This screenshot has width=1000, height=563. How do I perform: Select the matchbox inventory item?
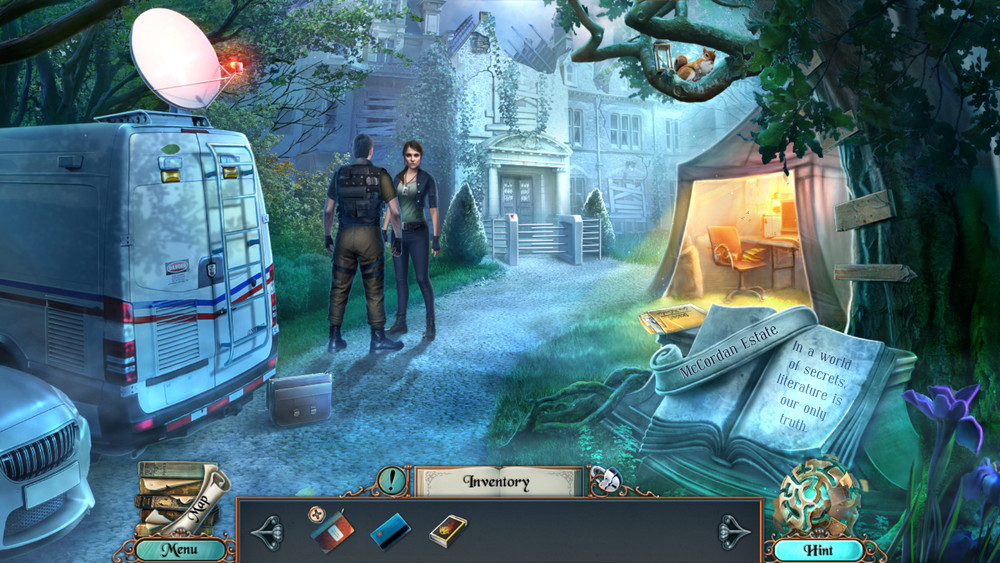click(x=448, y=530)
